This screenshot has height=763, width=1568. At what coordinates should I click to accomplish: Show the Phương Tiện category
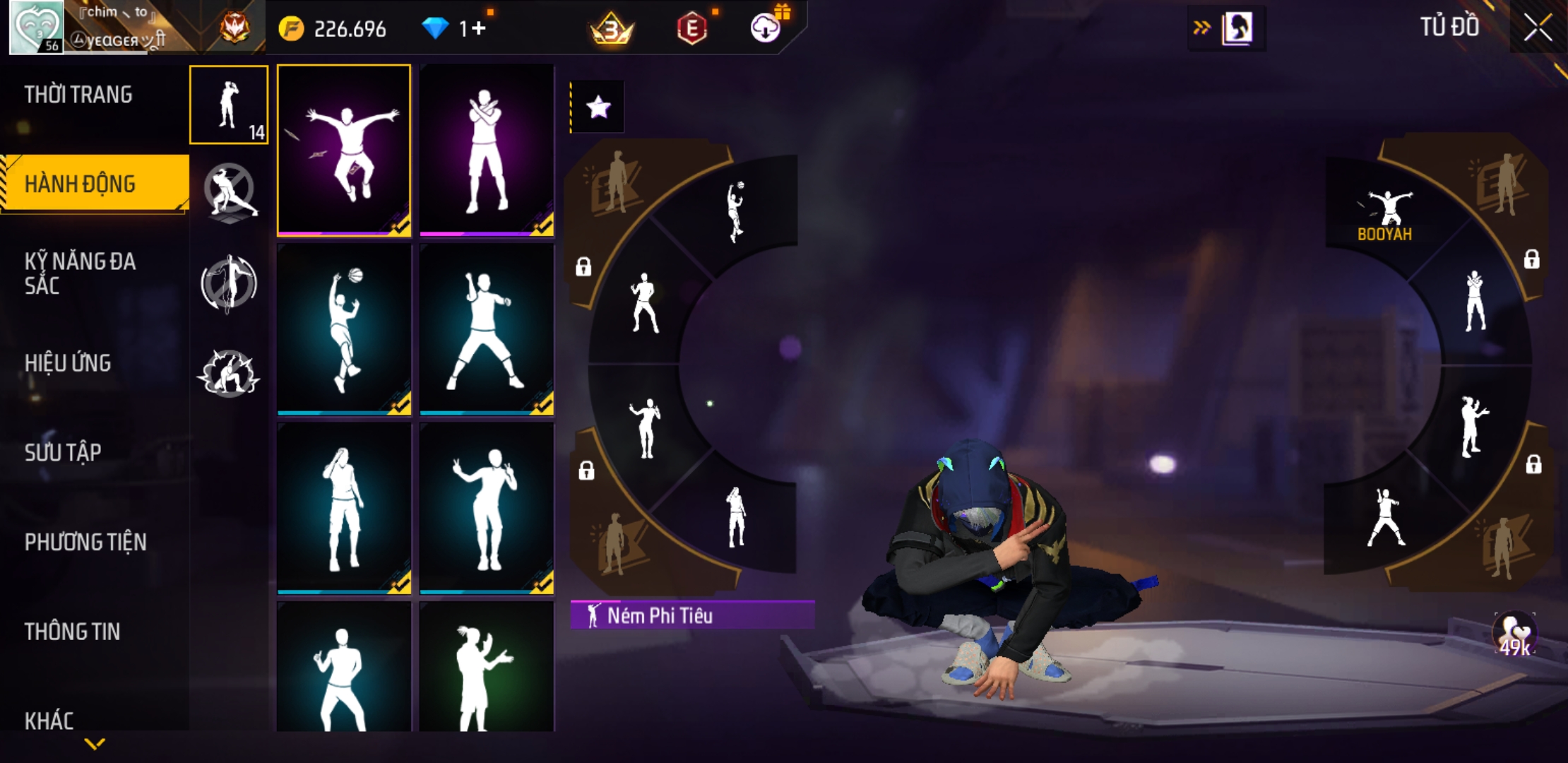85,542
